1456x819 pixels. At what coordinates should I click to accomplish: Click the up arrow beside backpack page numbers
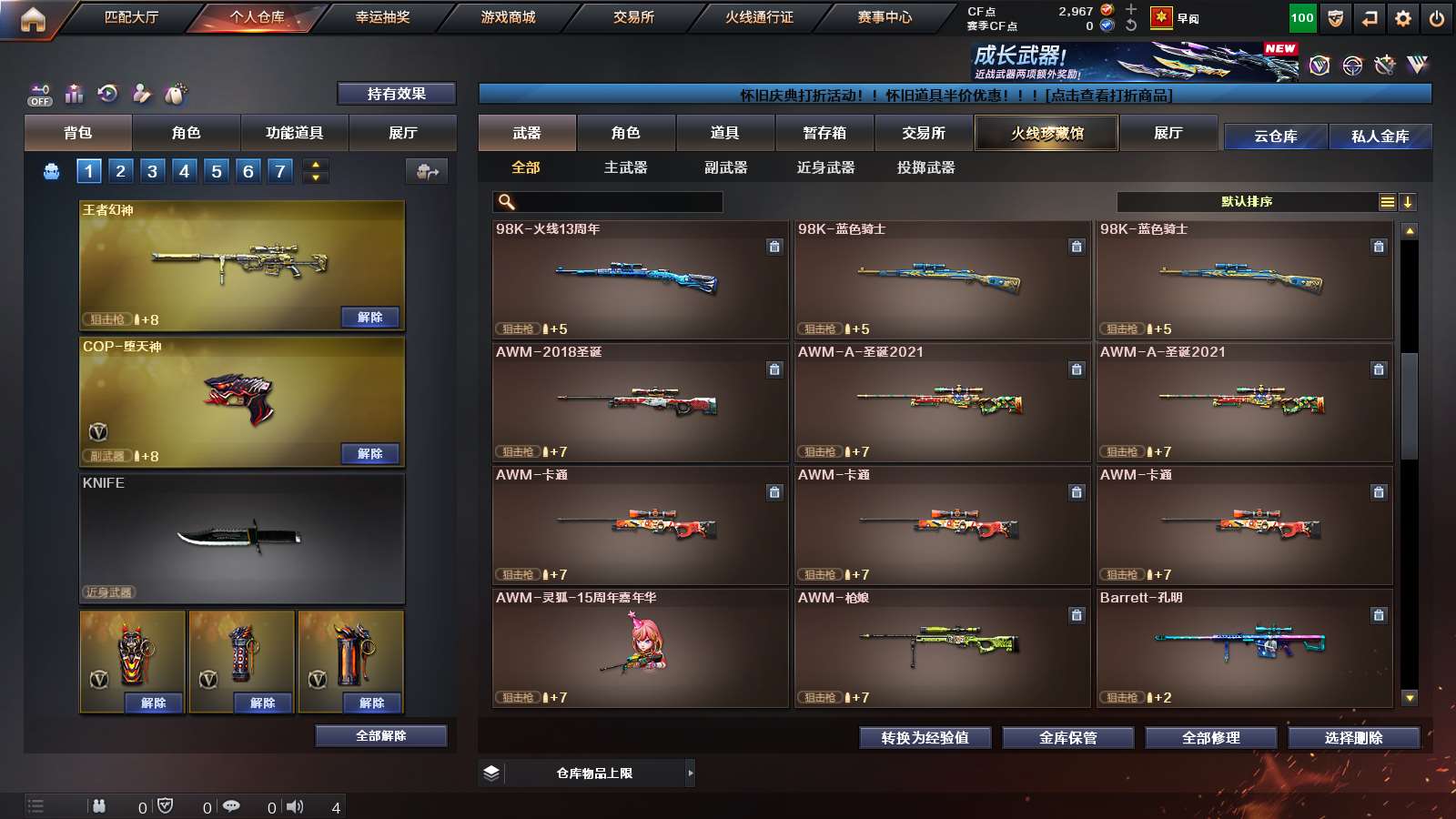pyautogui.click(x=315, y=164)
